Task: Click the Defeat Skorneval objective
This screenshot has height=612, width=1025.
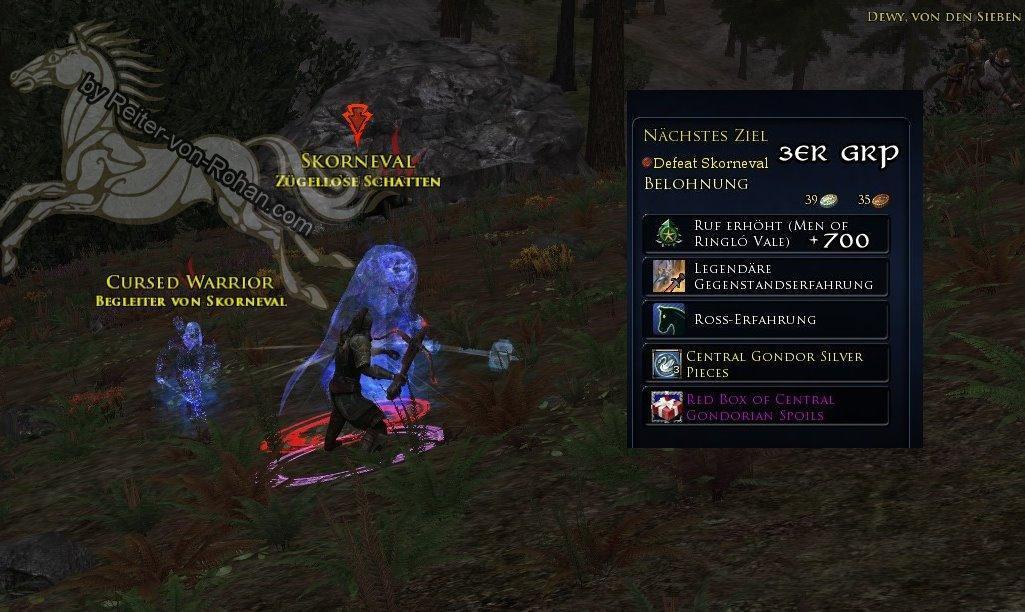Action: coord(710,163)
